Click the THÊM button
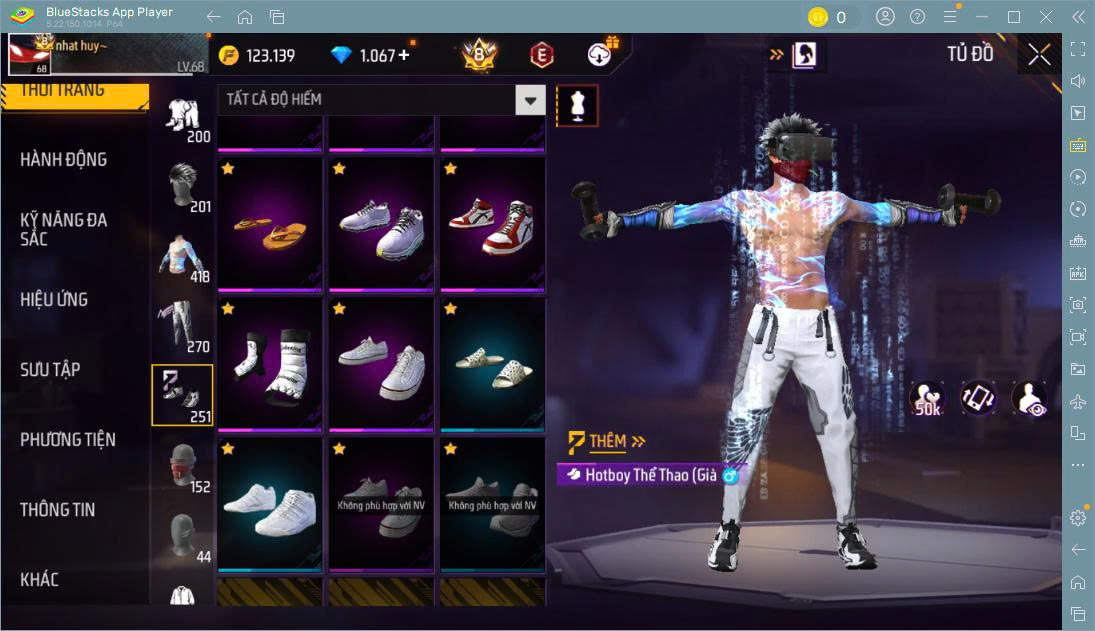This screenshot has height=631, width=1095. point(607,441)
